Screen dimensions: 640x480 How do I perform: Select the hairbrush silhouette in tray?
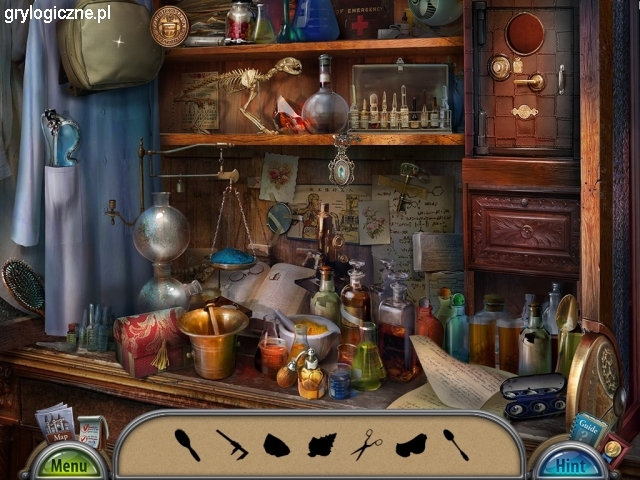point(187,443)
